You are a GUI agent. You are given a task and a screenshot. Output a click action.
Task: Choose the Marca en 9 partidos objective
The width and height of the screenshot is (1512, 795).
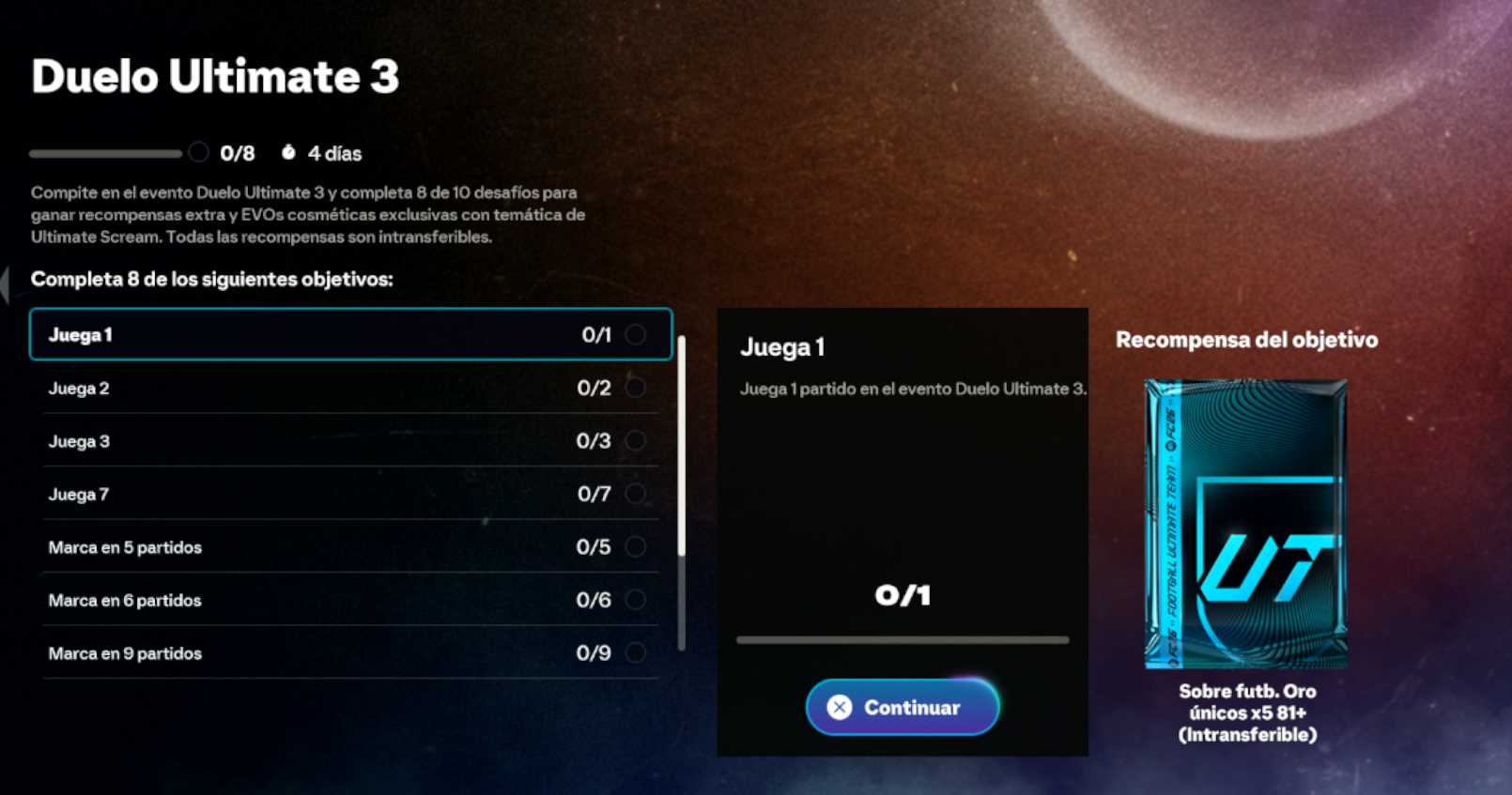[x=350, y=653]
